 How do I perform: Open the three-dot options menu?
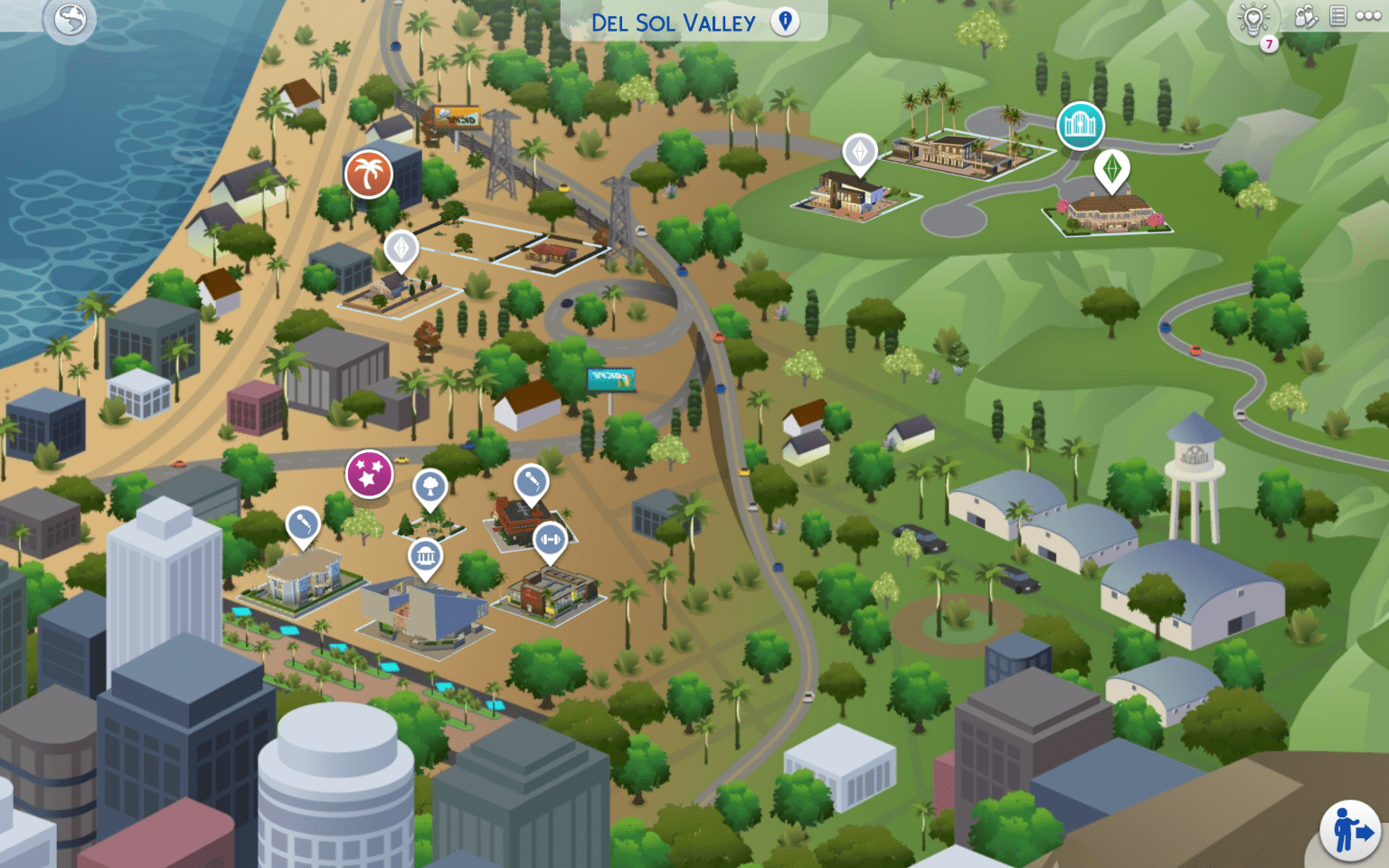tap(1368, 16)
